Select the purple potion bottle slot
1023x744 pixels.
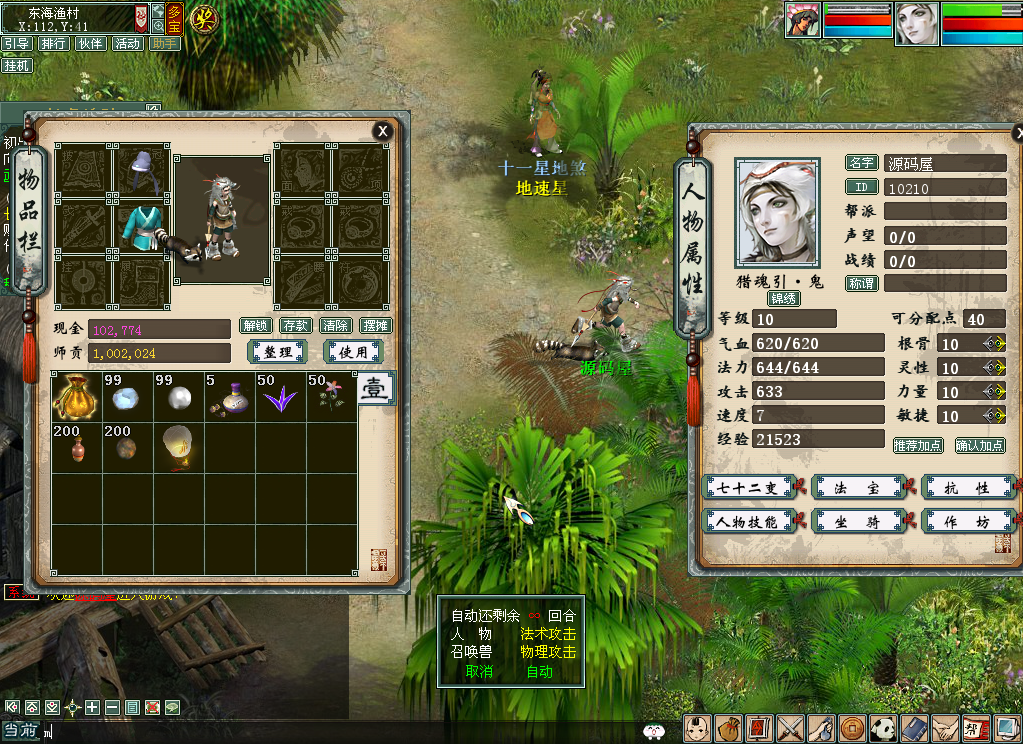click(230, 396)
